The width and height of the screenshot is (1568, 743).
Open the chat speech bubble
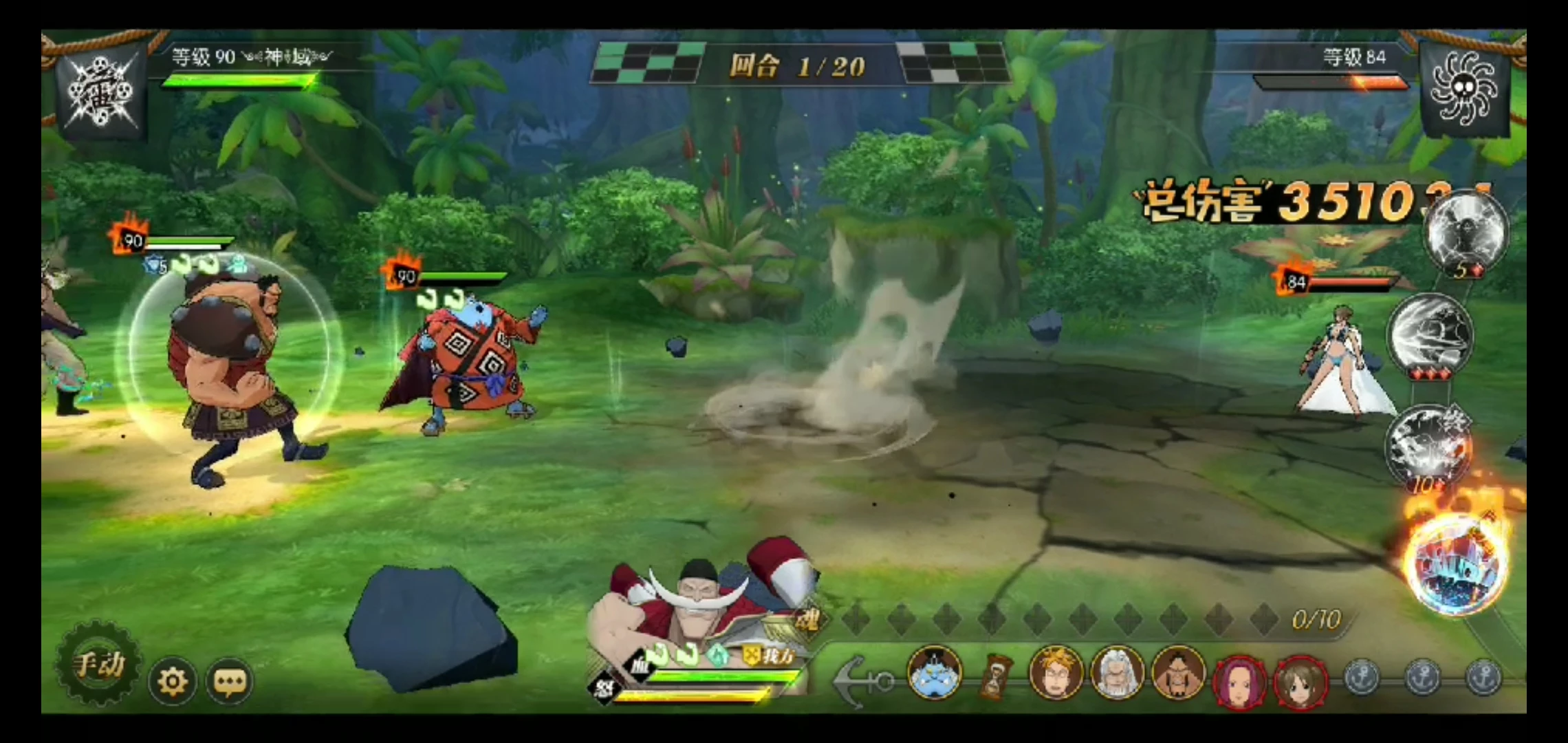click(230, 681)
